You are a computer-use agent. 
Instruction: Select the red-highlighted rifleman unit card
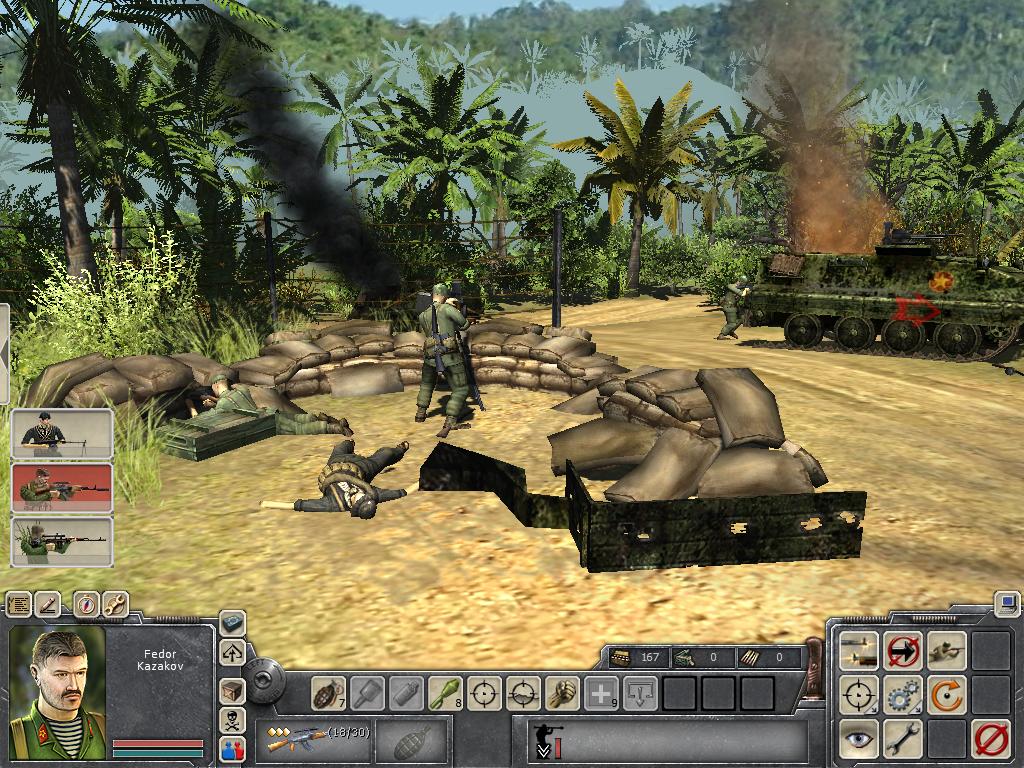pyautogui.click(x=62, y=487)
